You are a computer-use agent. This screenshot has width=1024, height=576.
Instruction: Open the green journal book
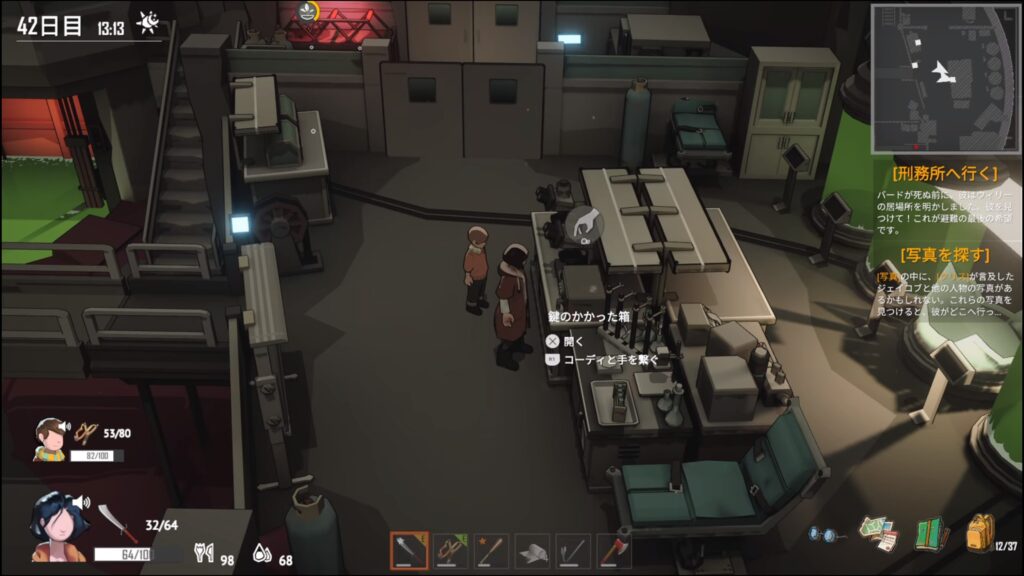930,533
